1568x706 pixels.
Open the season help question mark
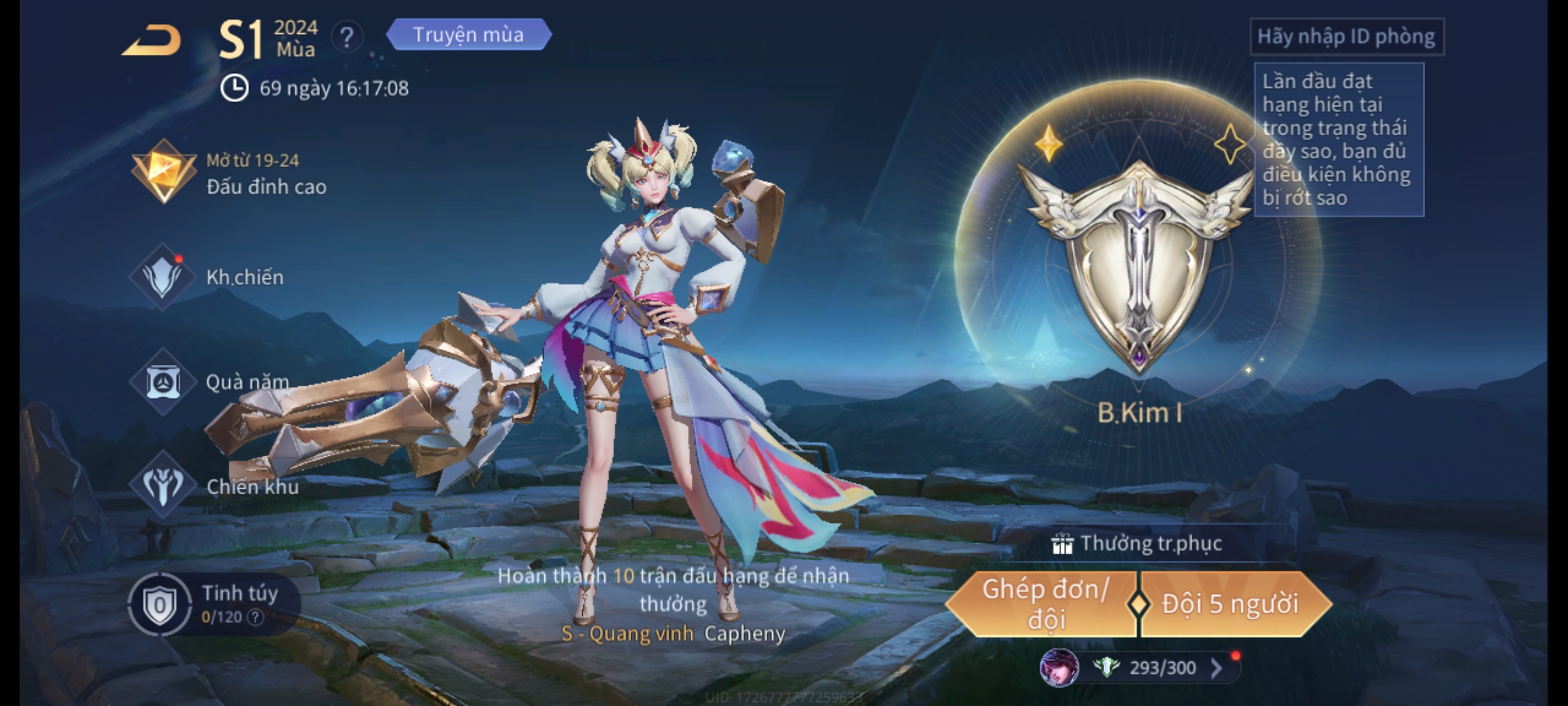click(x=347, y=37)
